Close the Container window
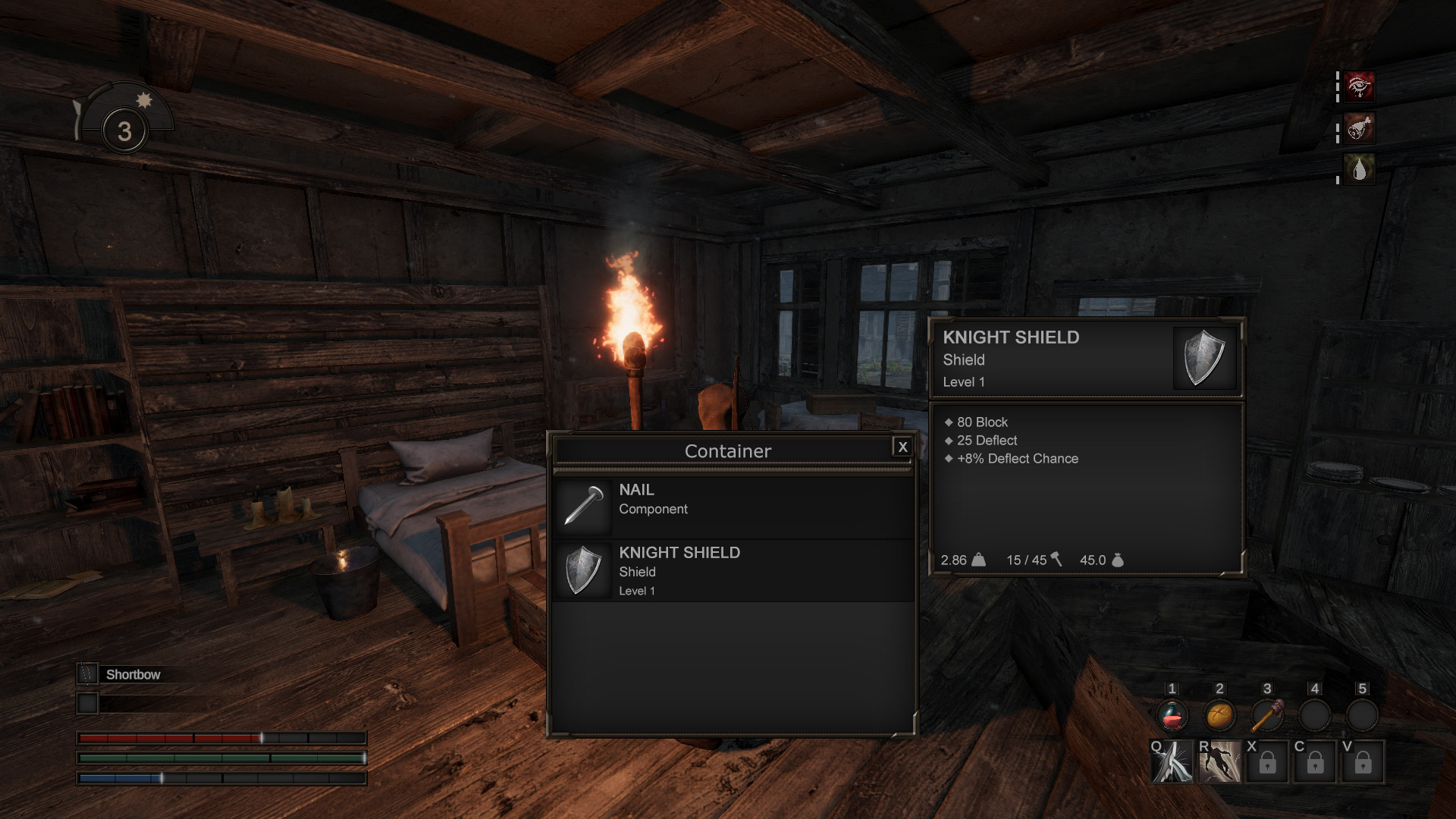This screenshot has width=1456, height=819. [902, 447]
